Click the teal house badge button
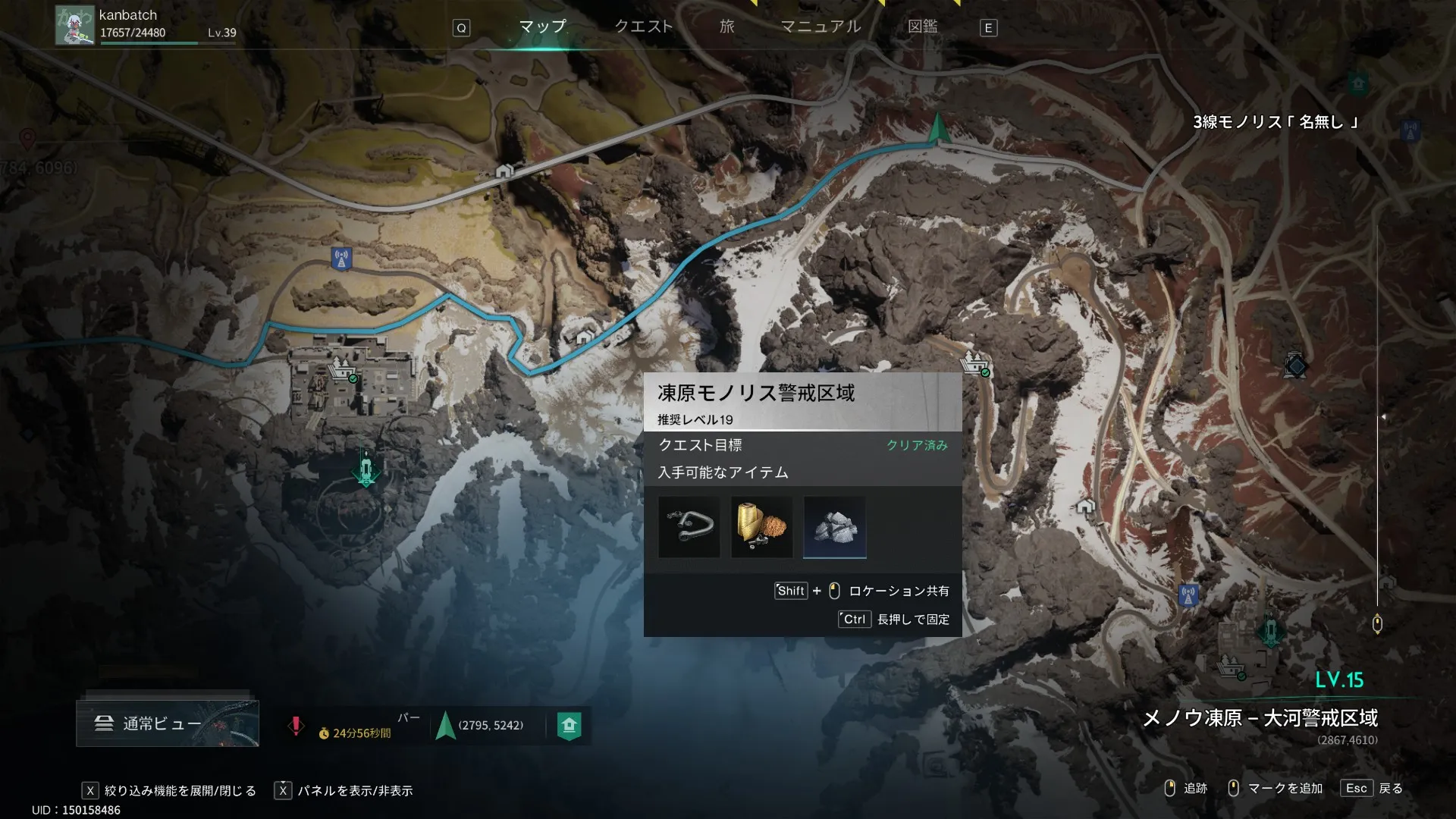Image resolution: width=1456 pixels, height=819 pixels. 570,726
